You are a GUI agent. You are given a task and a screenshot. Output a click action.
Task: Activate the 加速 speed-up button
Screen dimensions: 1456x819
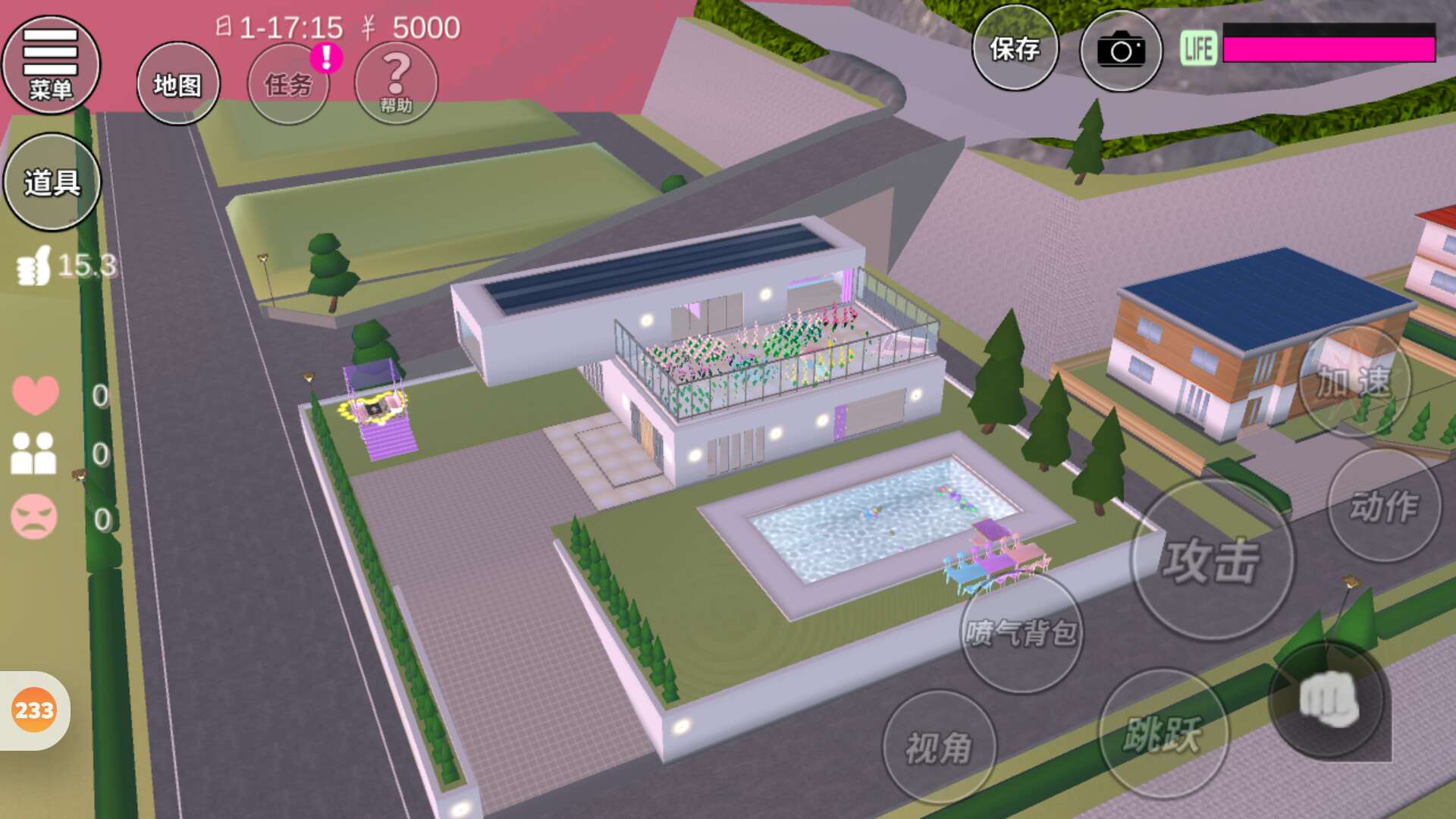(1354, 381)
